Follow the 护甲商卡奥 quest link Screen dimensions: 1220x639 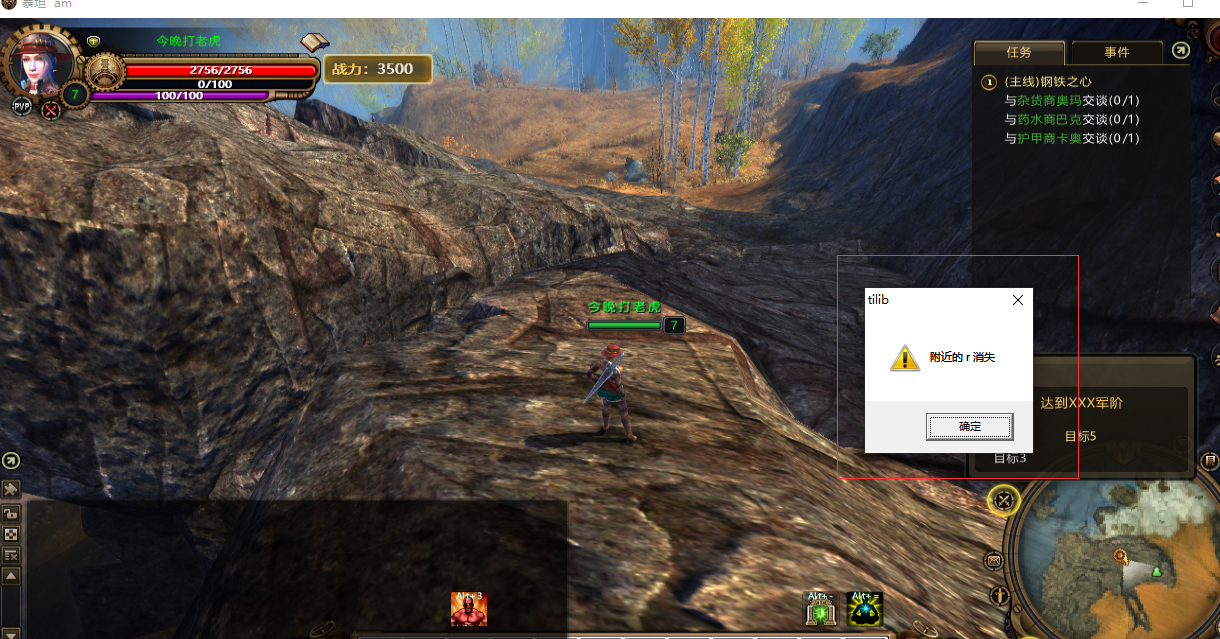point(1049,138)
